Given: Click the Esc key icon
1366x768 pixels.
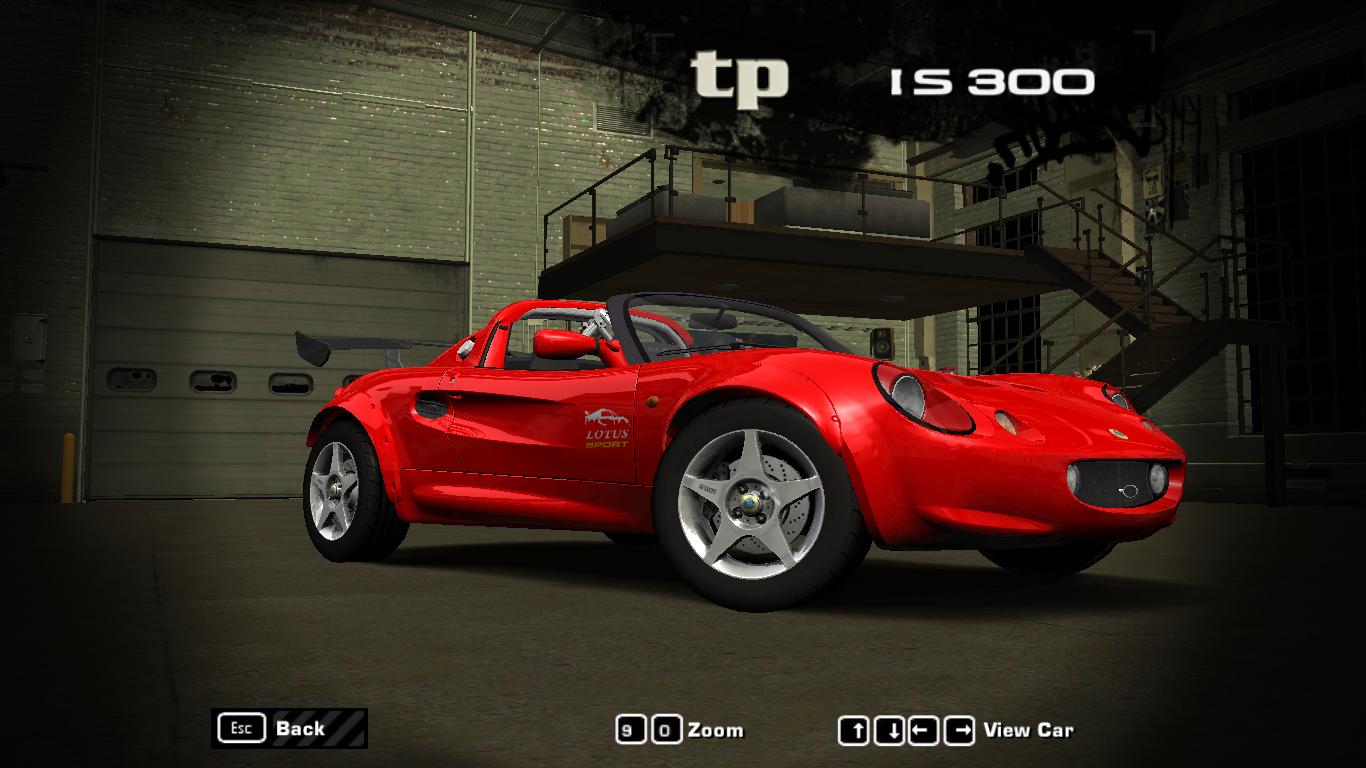Looking at the screenshot, I should (x=240, y=729).
